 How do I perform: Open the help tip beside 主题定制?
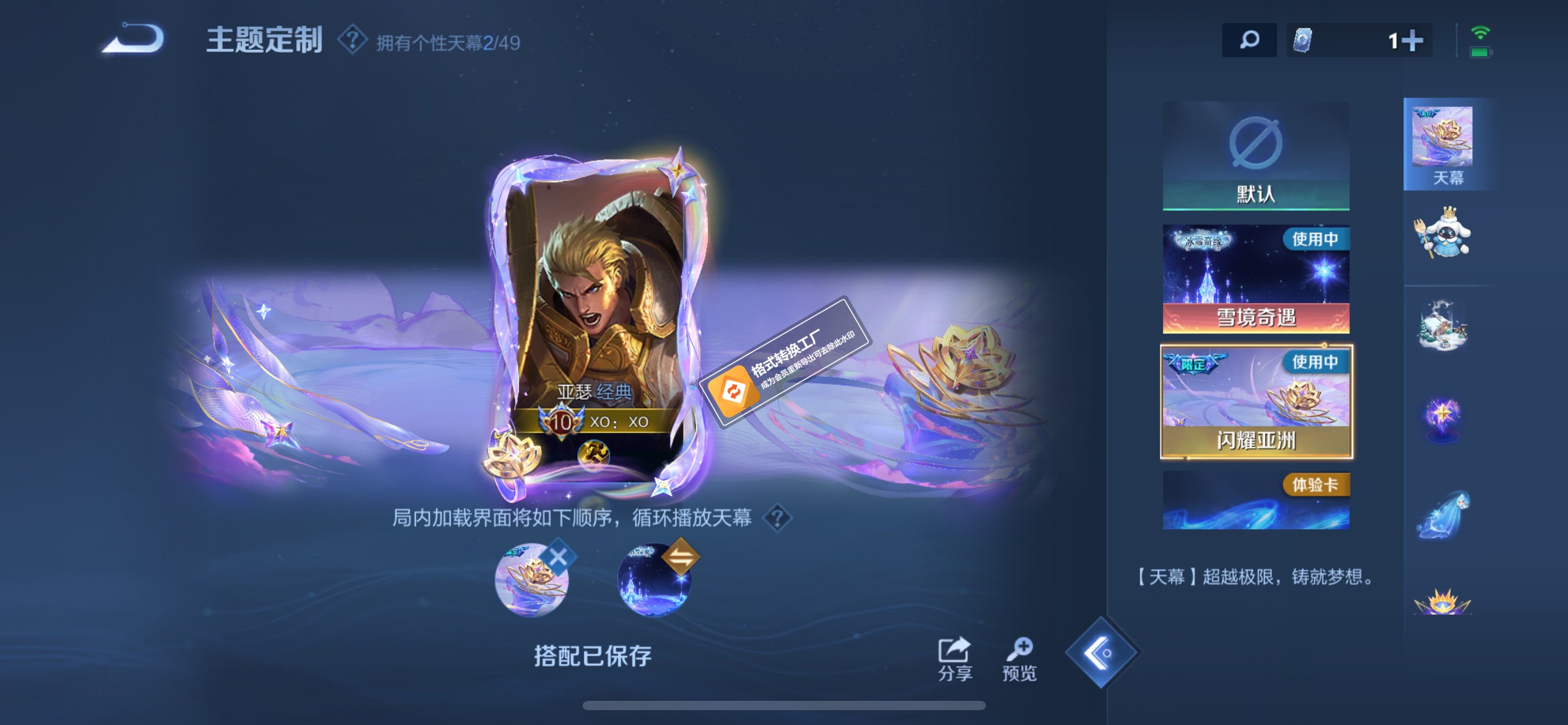[x=351, y=40]
